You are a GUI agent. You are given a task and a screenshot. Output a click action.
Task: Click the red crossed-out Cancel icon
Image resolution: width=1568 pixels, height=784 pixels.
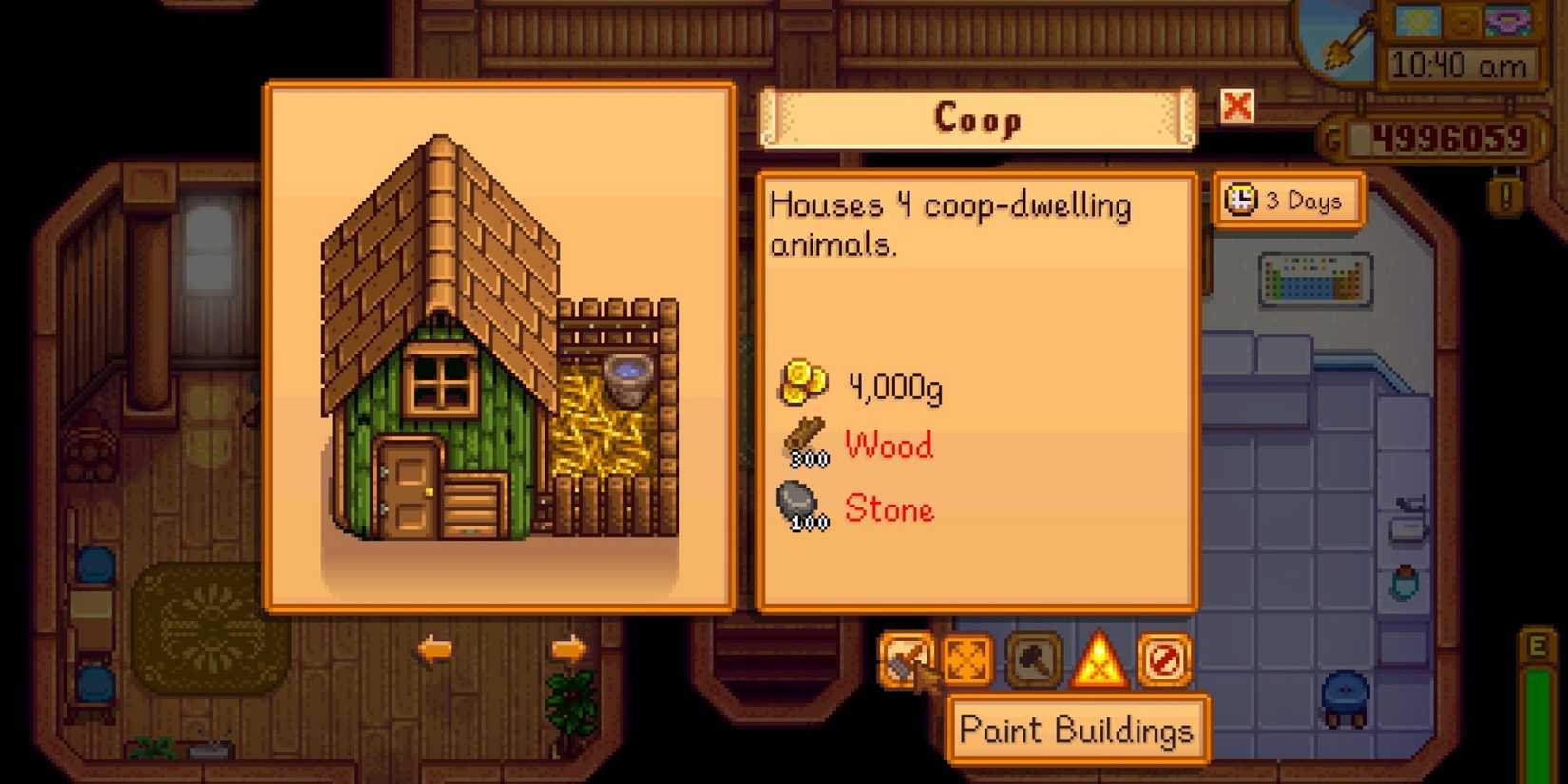coord(1167,660)
